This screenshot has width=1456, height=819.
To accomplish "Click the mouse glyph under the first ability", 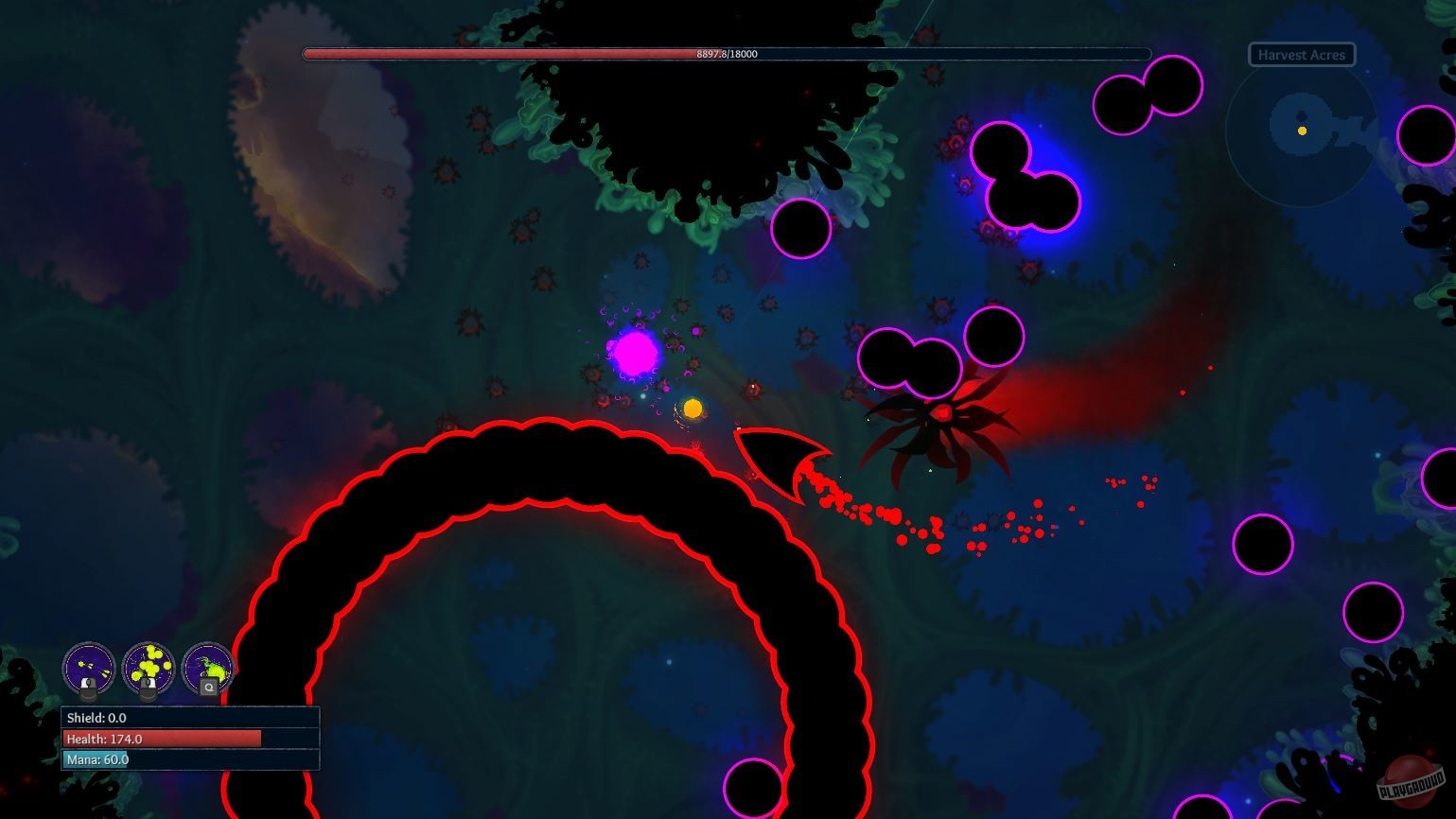I will [x=89, y=688].
